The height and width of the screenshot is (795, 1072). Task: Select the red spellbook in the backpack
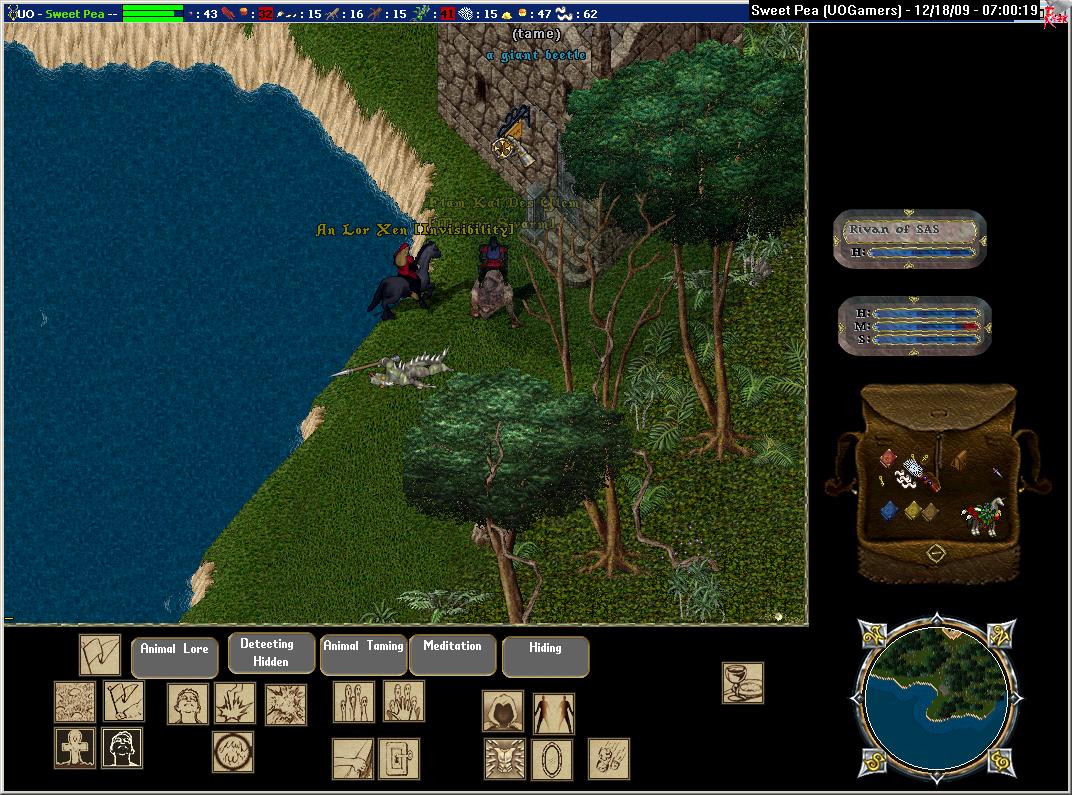889,458
